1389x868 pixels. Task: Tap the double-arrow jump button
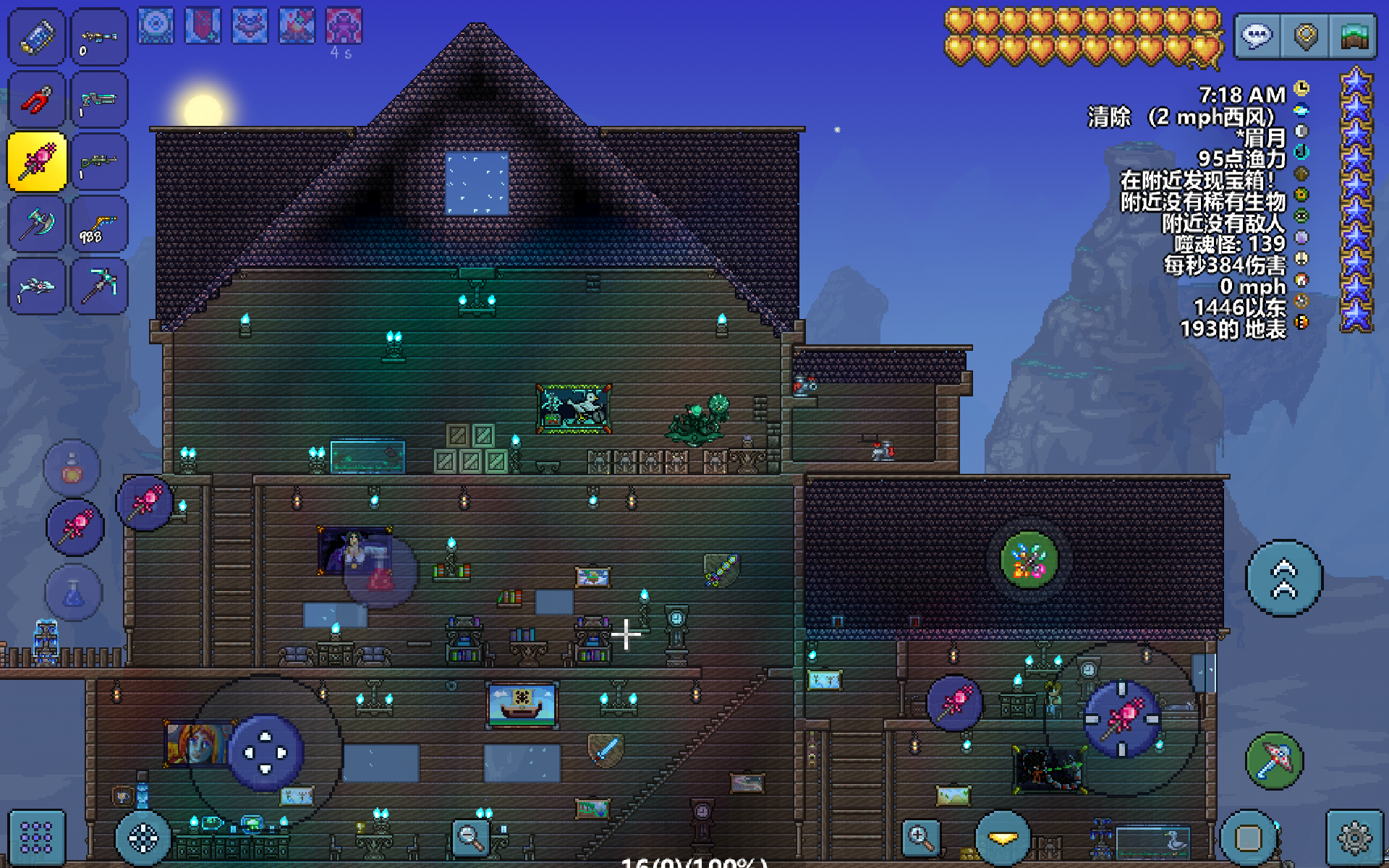(1284, 579)
